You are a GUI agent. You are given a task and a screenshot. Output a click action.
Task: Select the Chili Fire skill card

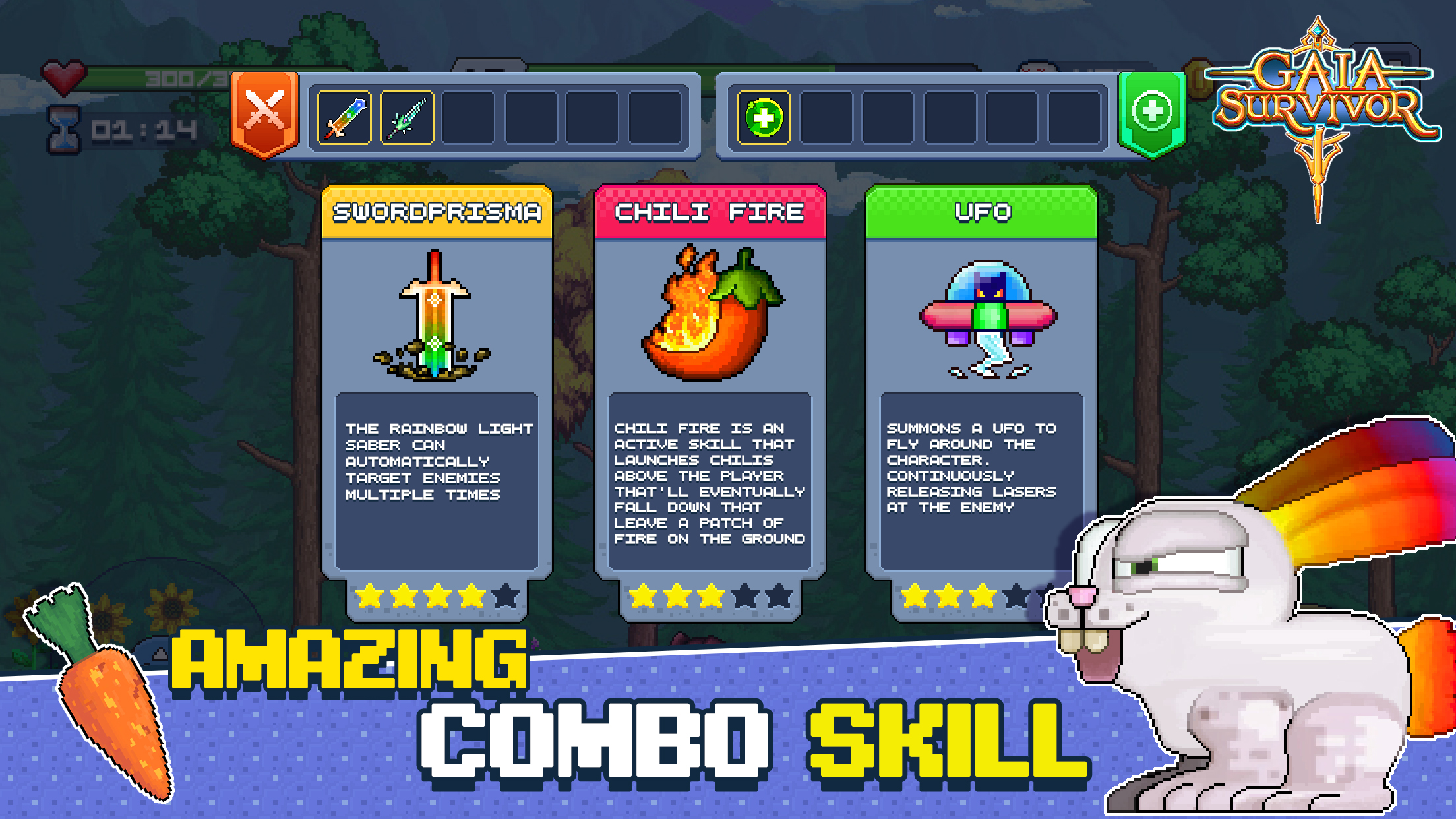coord(710,382)
